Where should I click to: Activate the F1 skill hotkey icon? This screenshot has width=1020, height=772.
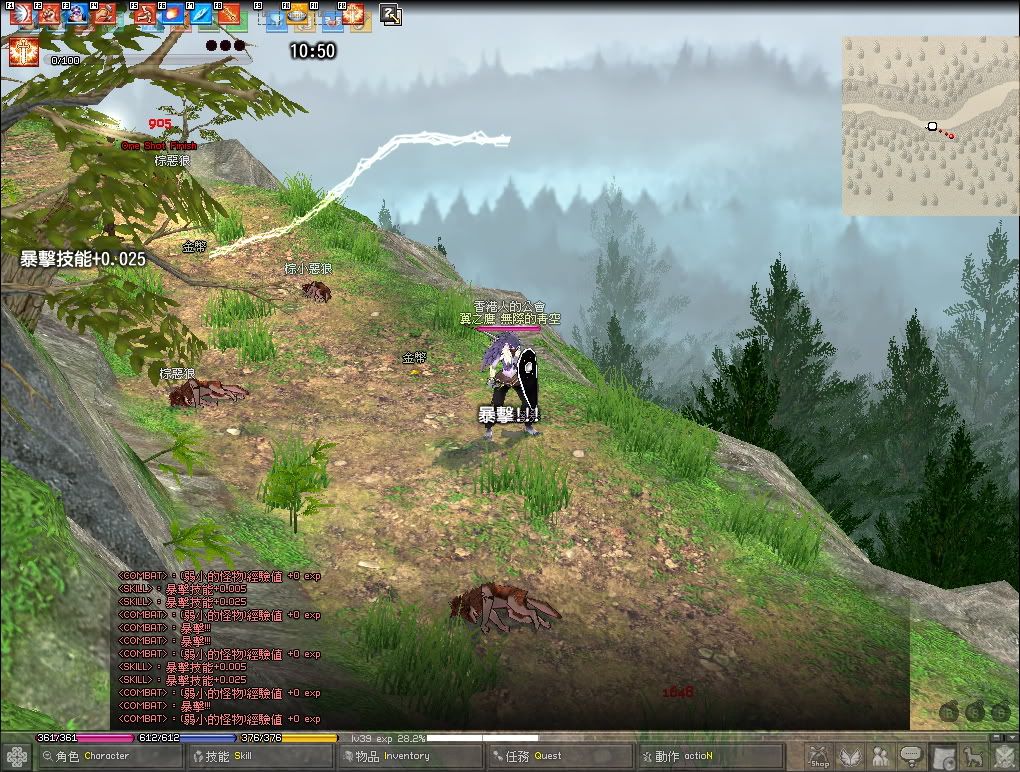pos(20,15)
